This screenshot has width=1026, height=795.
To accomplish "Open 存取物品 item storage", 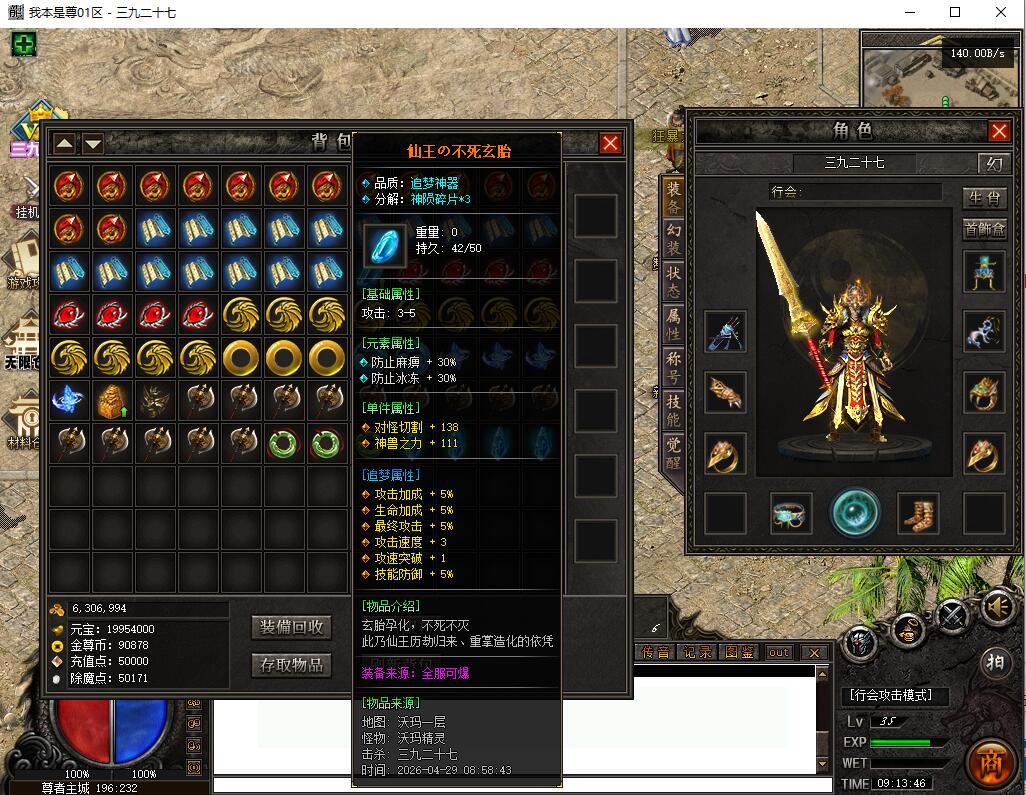I will pyautogui.click(x=292, y=665).
